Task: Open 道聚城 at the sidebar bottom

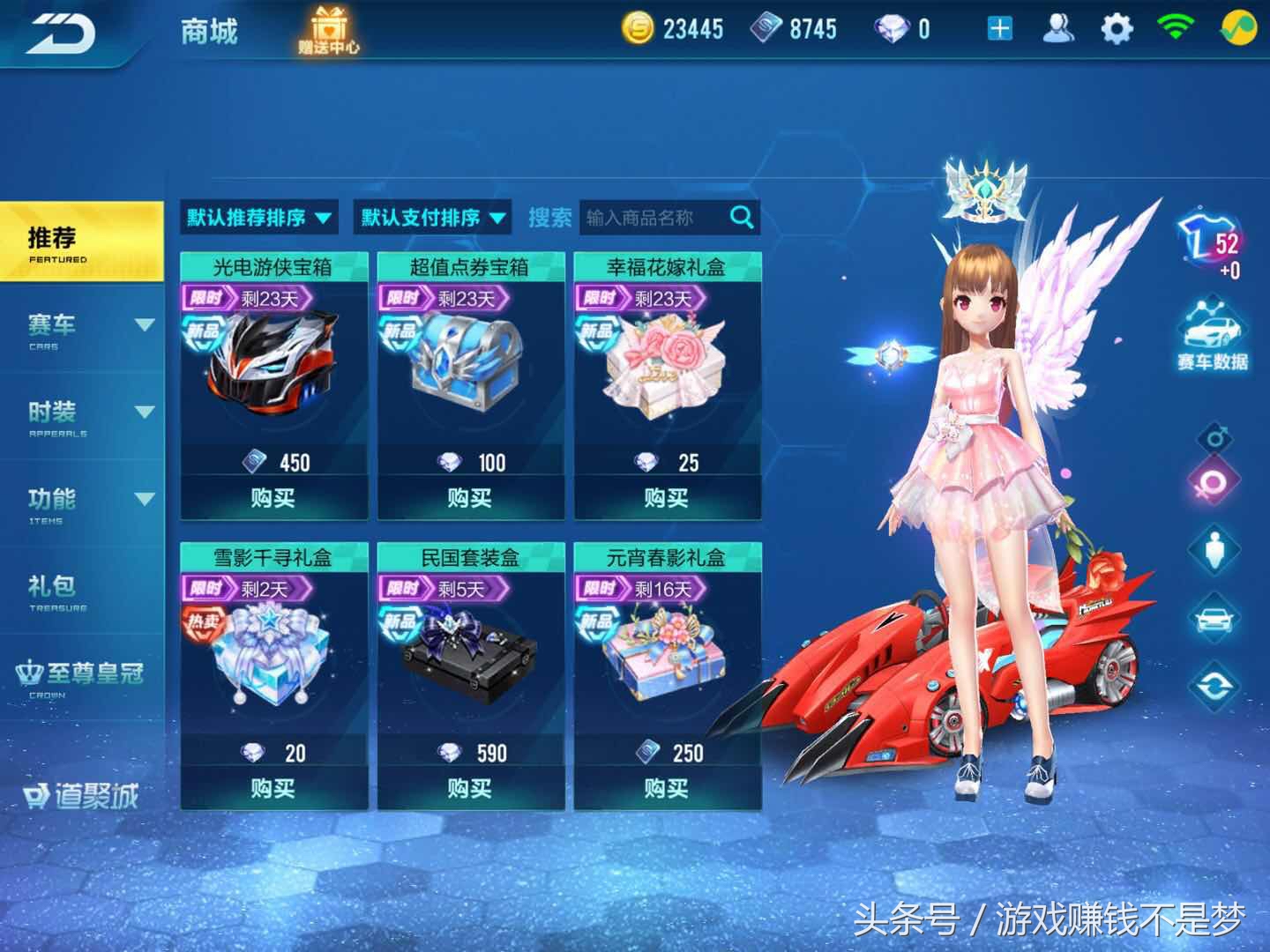Action: click(79, 794)
